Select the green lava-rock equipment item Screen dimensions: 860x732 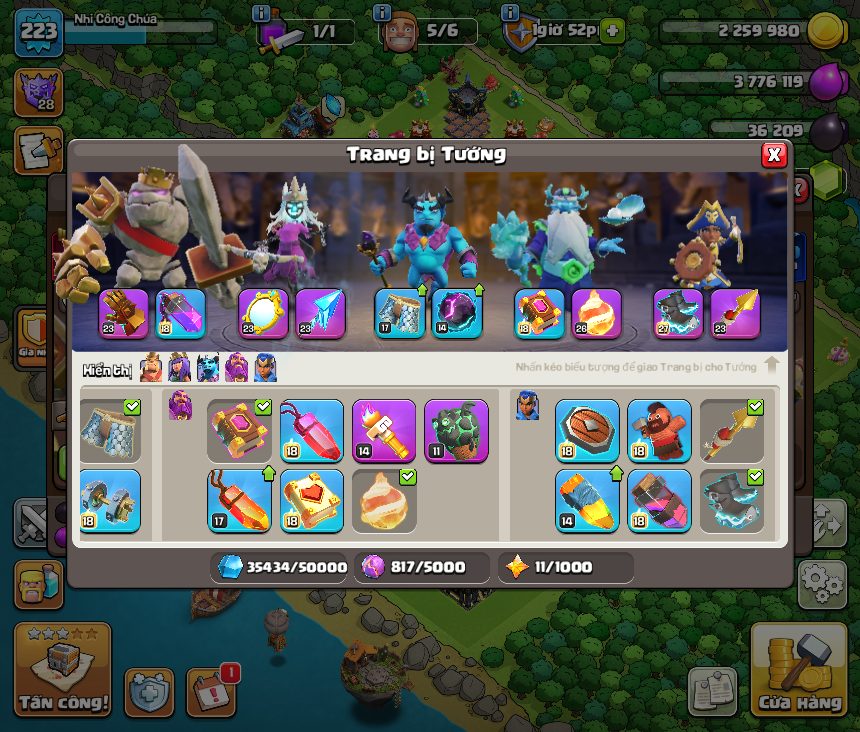(456, 431)
